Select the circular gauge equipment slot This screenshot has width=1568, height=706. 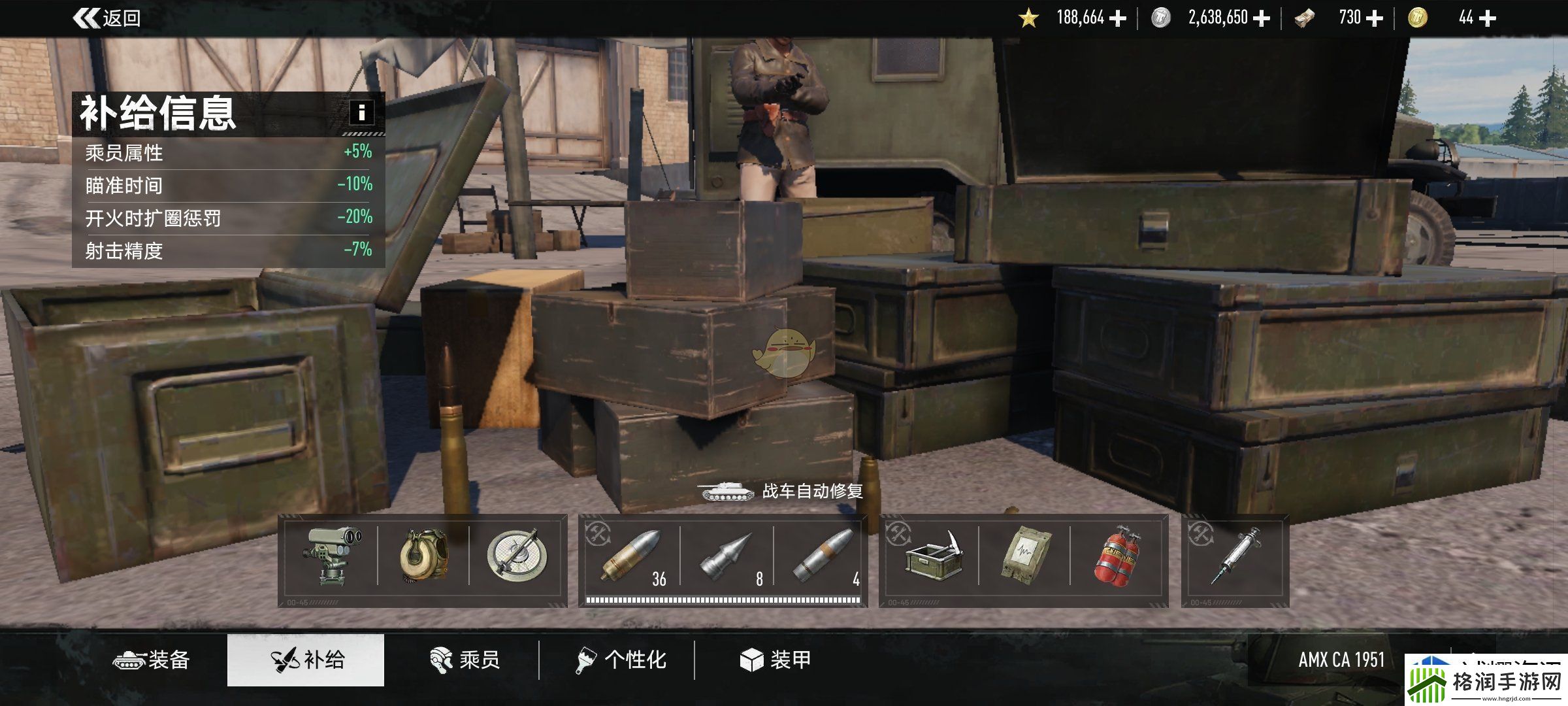tap(516, 556)
